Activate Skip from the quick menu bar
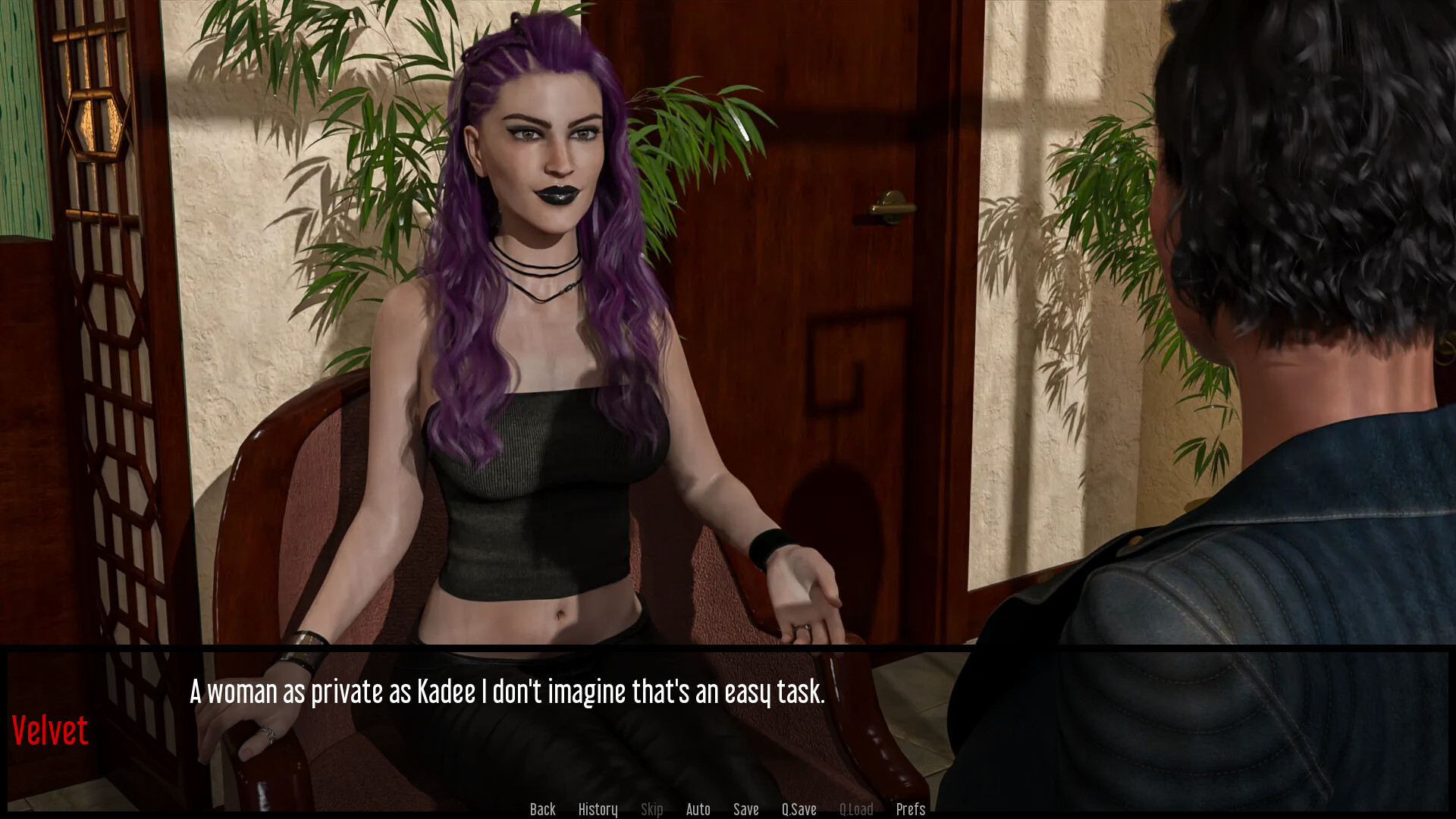1456x819 pixels. pos(652,808)
